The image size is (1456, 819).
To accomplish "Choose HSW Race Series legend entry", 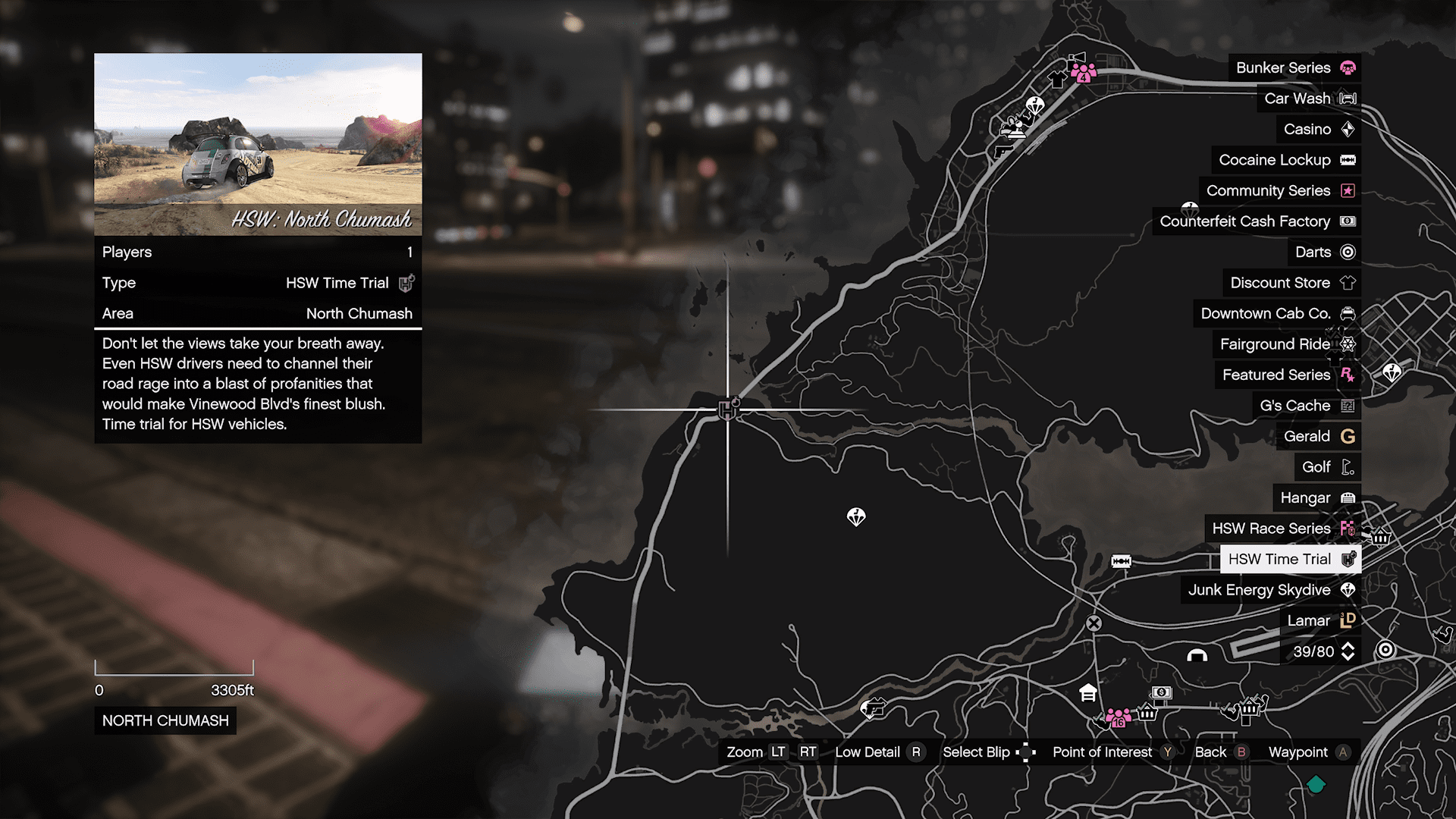I will coord(1282,529).
